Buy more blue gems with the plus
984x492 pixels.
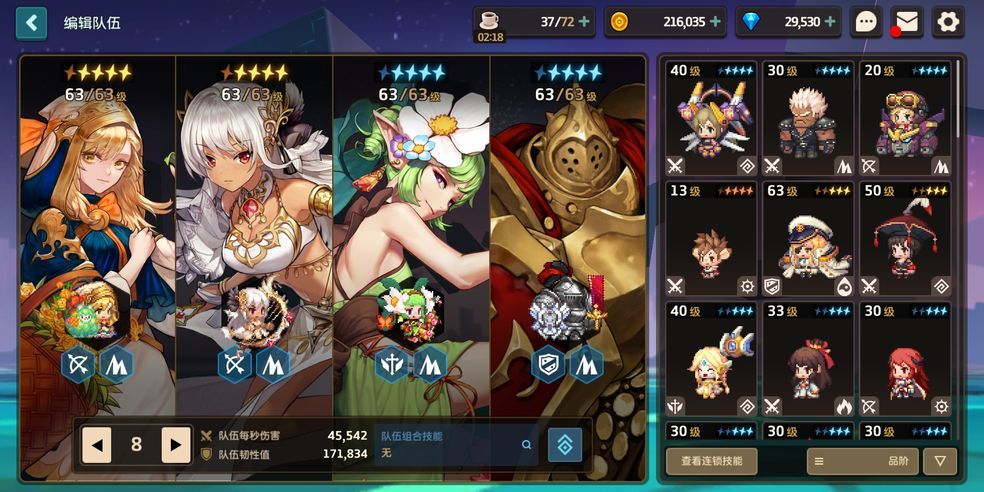point(830,22)
